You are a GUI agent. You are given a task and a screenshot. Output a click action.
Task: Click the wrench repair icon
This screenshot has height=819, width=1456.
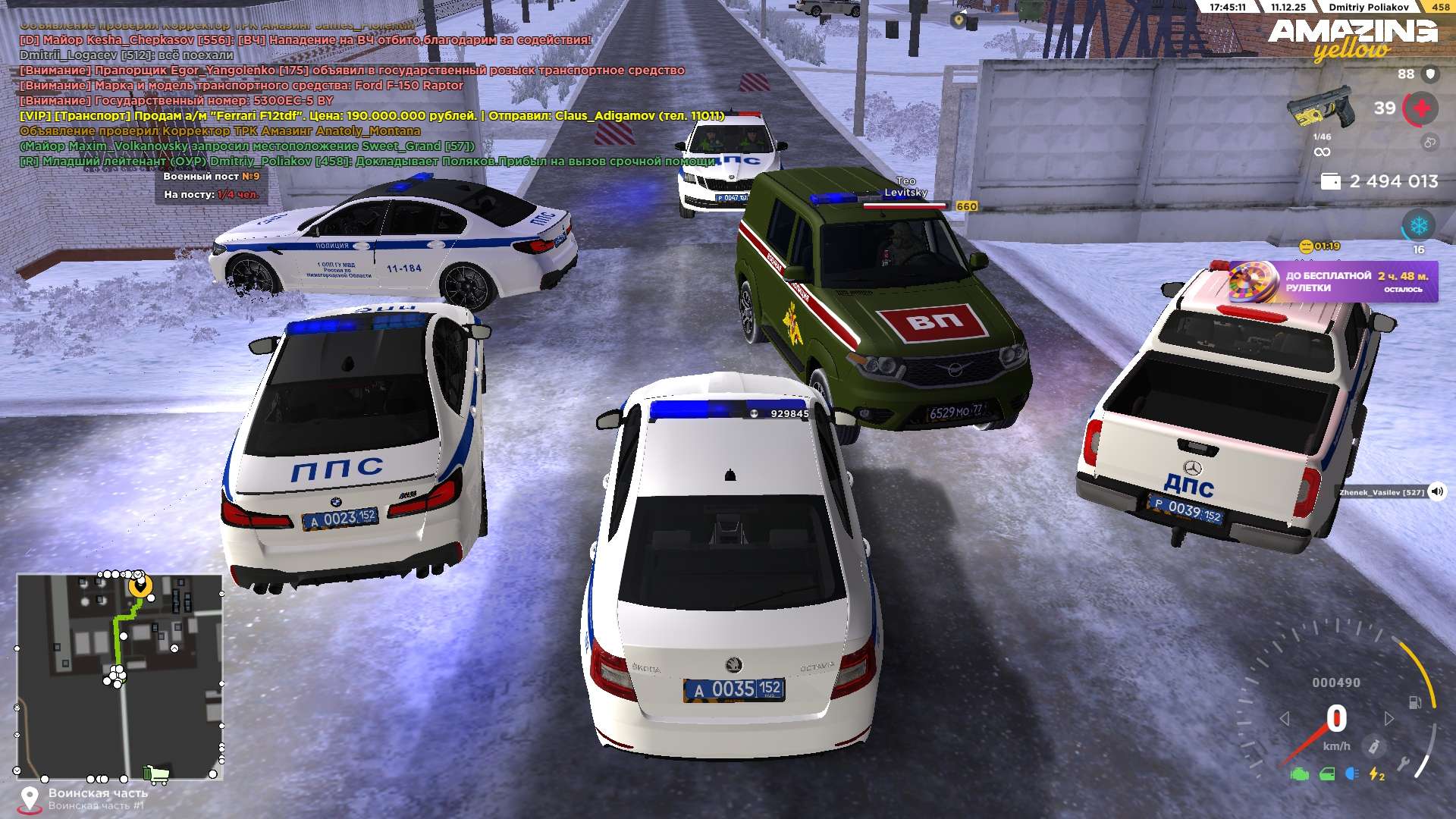pos(1404,764)
